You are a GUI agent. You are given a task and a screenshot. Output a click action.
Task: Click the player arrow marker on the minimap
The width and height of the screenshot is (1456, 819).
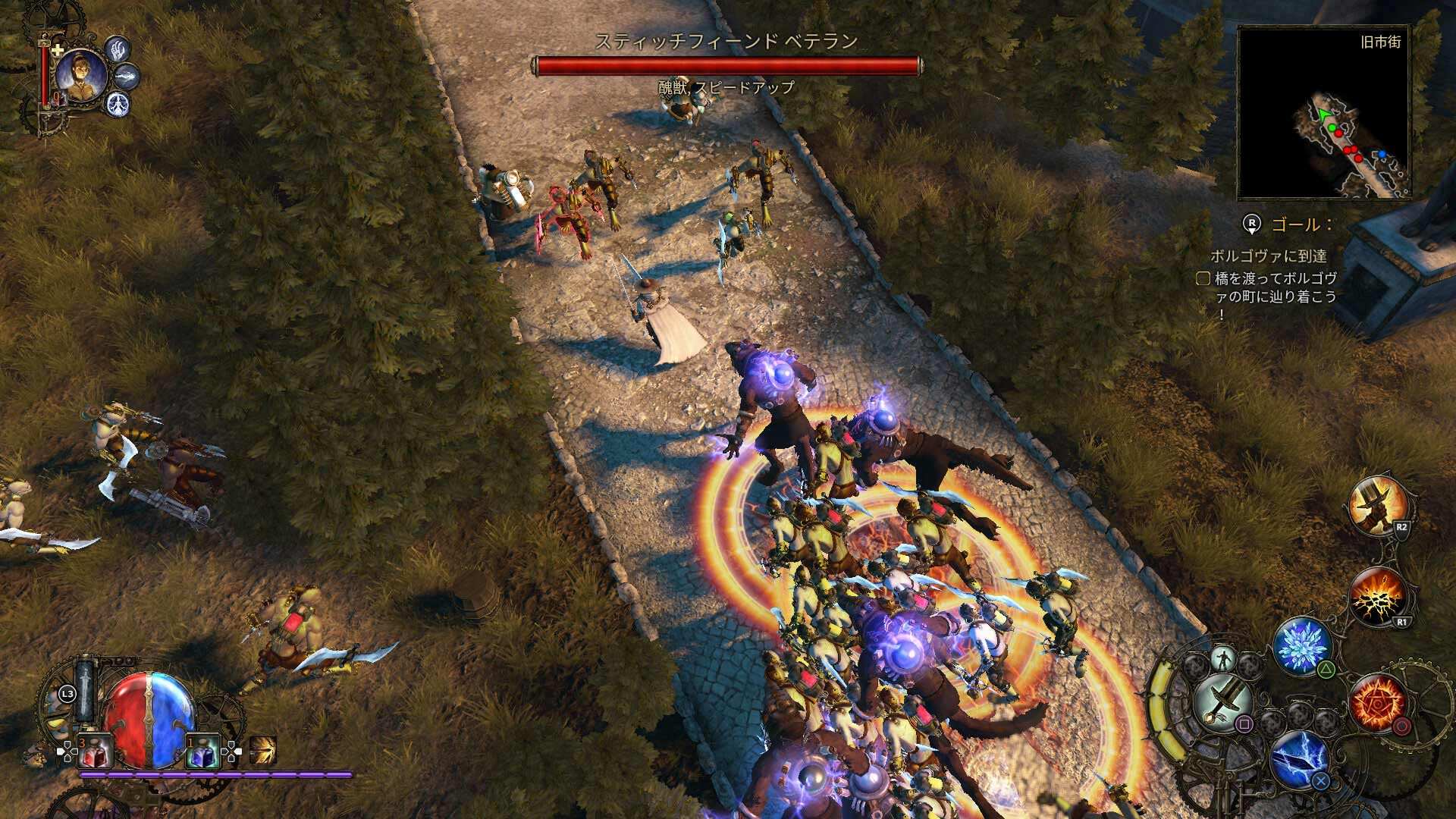pos(1323,113)
